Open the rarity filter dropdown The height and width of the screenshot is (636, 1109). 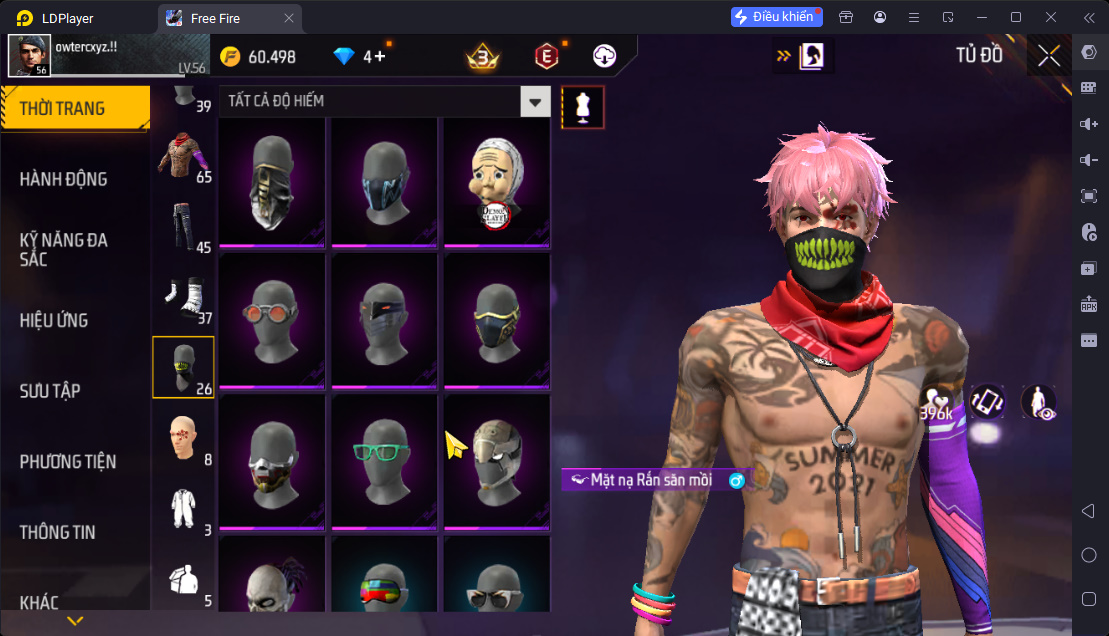[x=536, y=101]
